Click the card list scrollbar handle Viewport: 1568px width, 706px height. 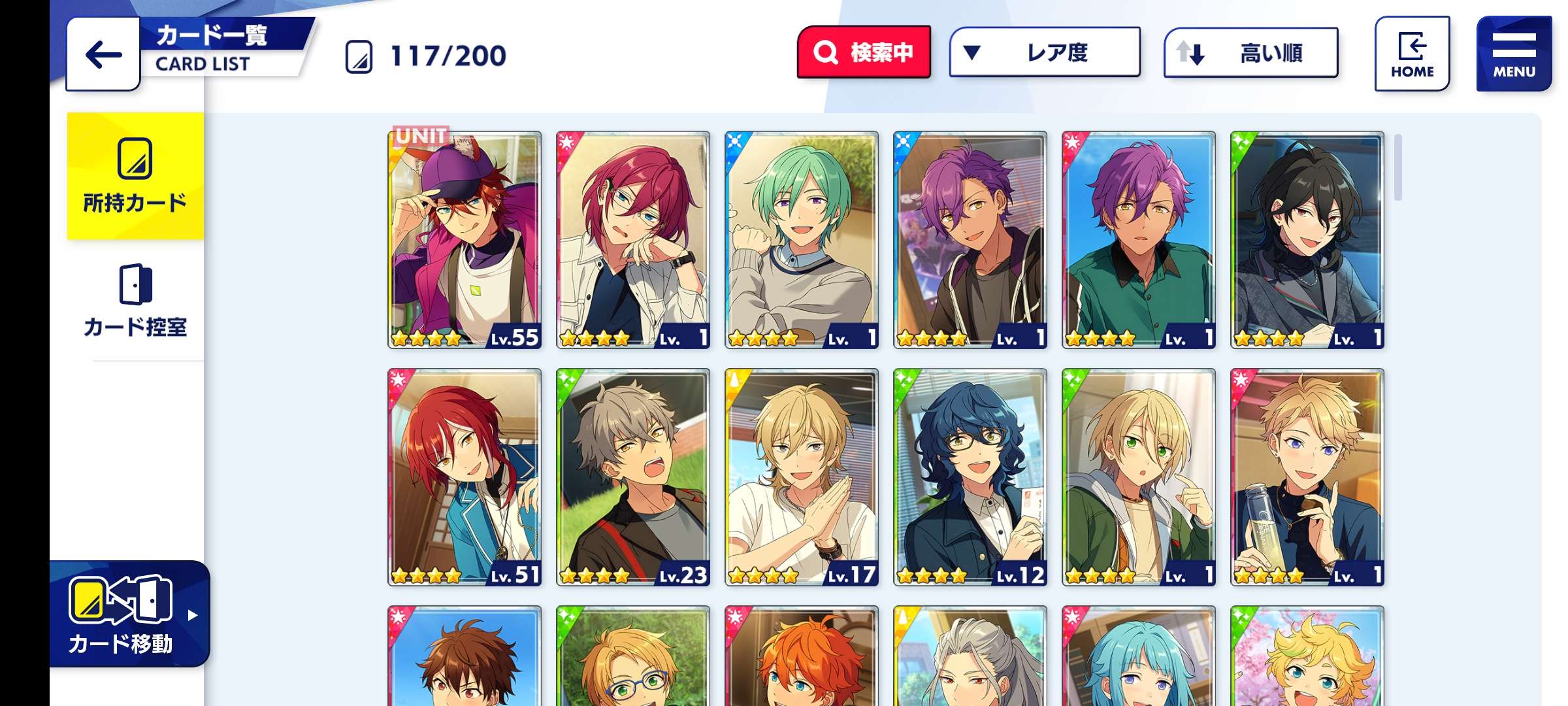coord(1397,167)
